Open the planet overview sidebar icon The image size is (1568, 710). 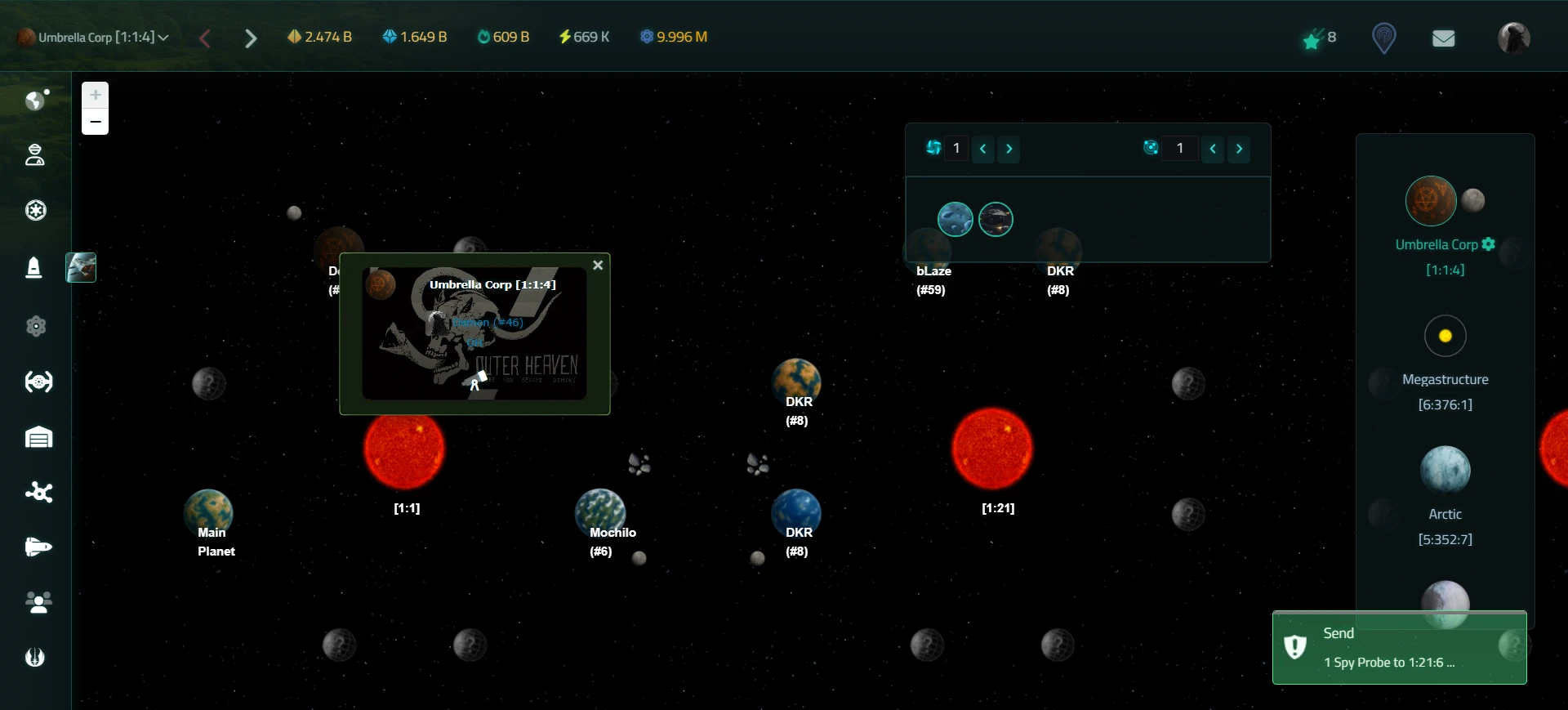(36, 100)
